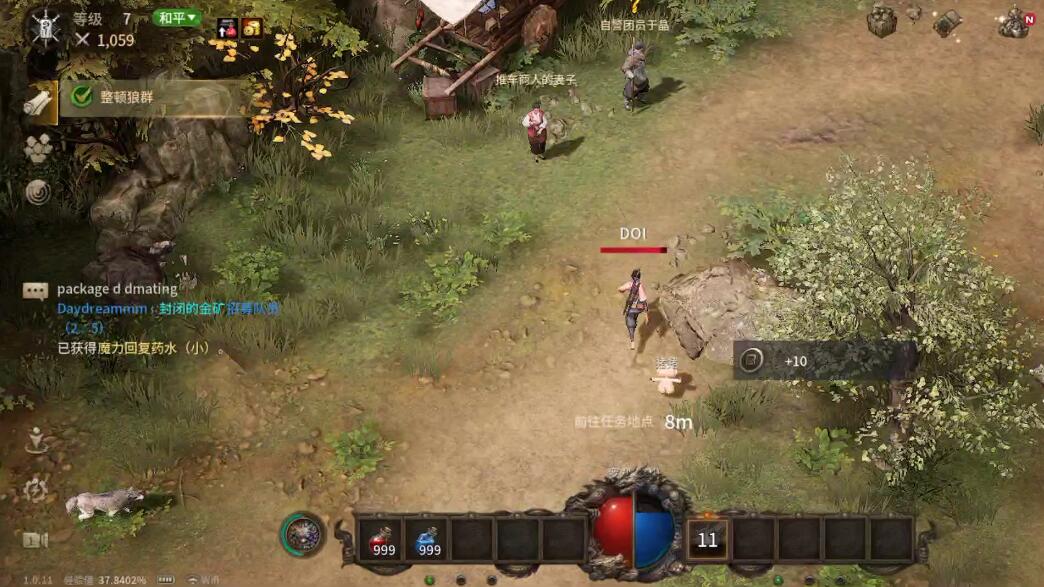This screenshot has height=587, width=1044.
Task: Open the bag icon with N badge
Action: coord(1014,22)
